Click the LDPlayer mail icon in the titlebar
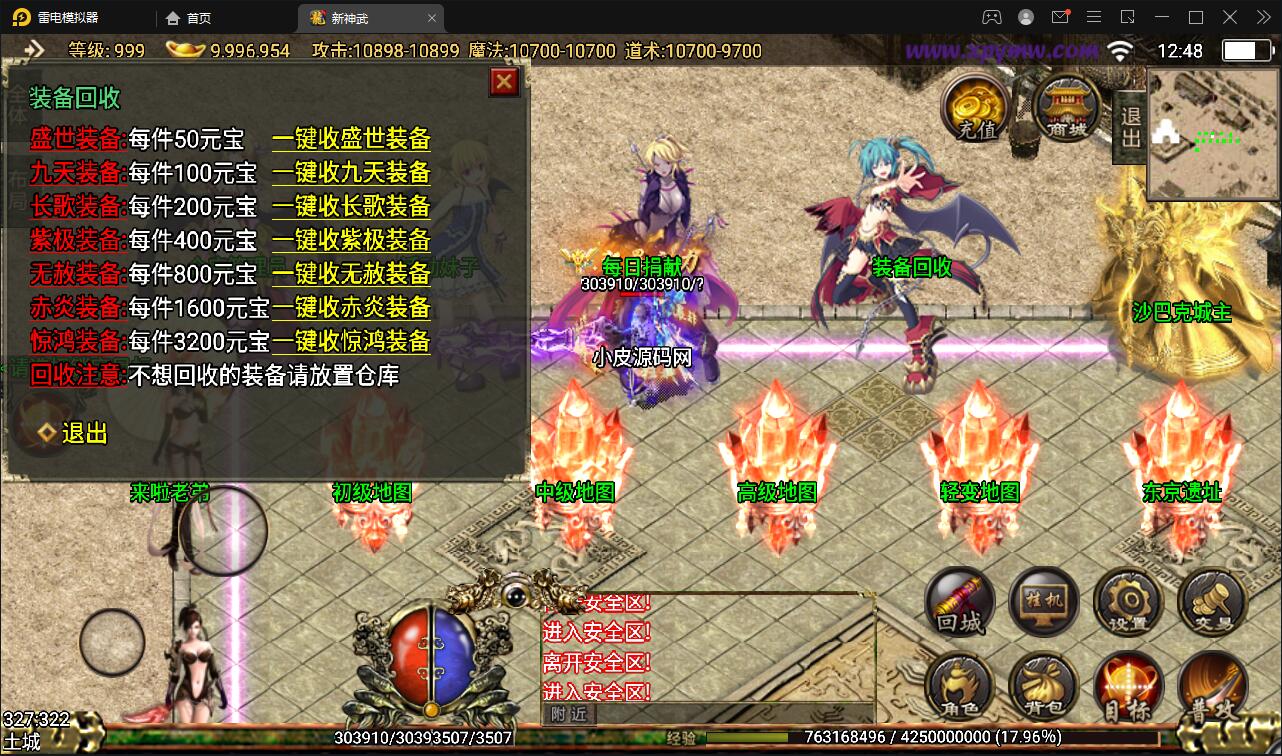 click(x=1061, y=17)
